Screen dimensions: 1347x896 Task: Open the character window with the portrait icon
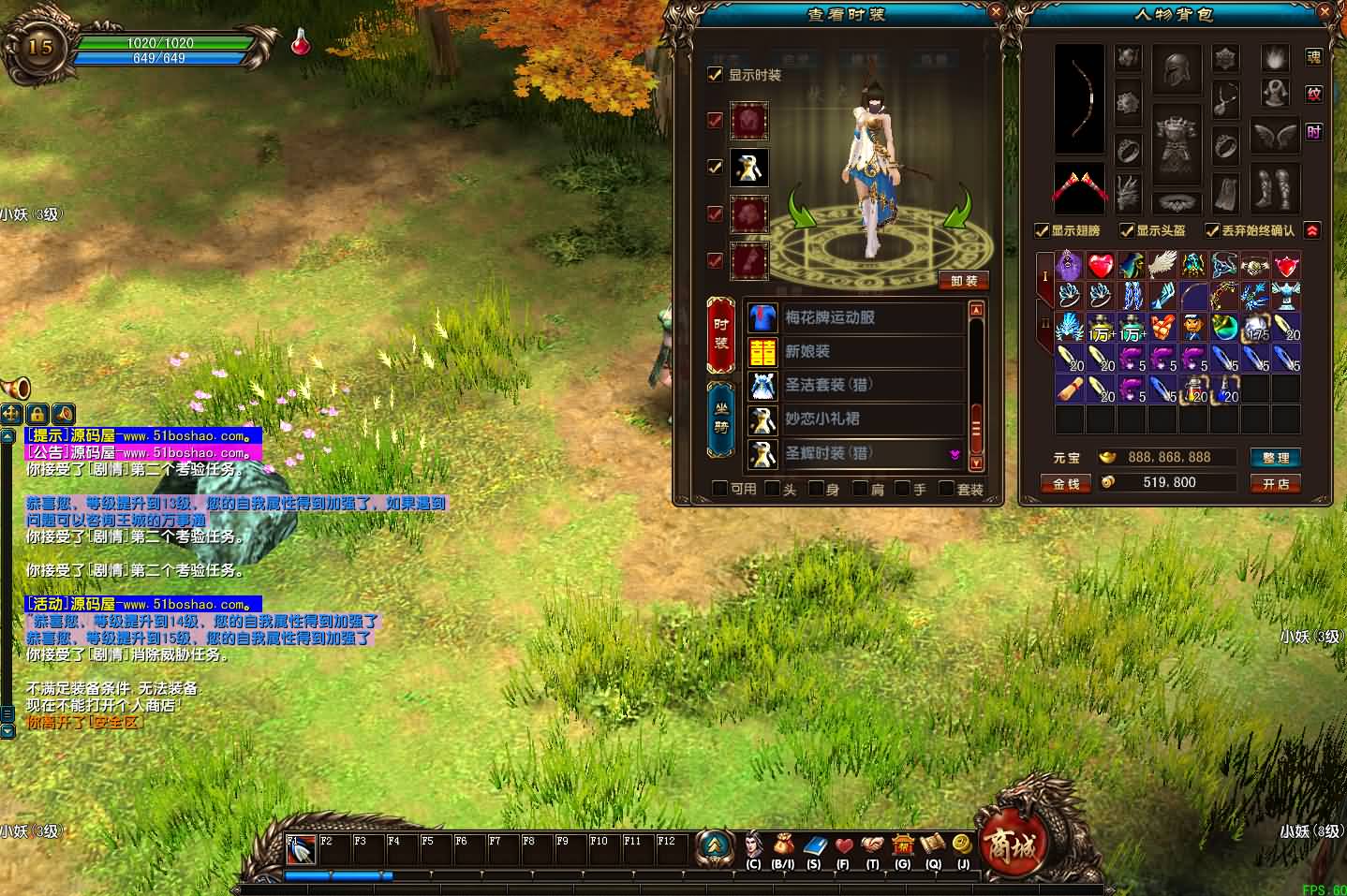point(752,845)
